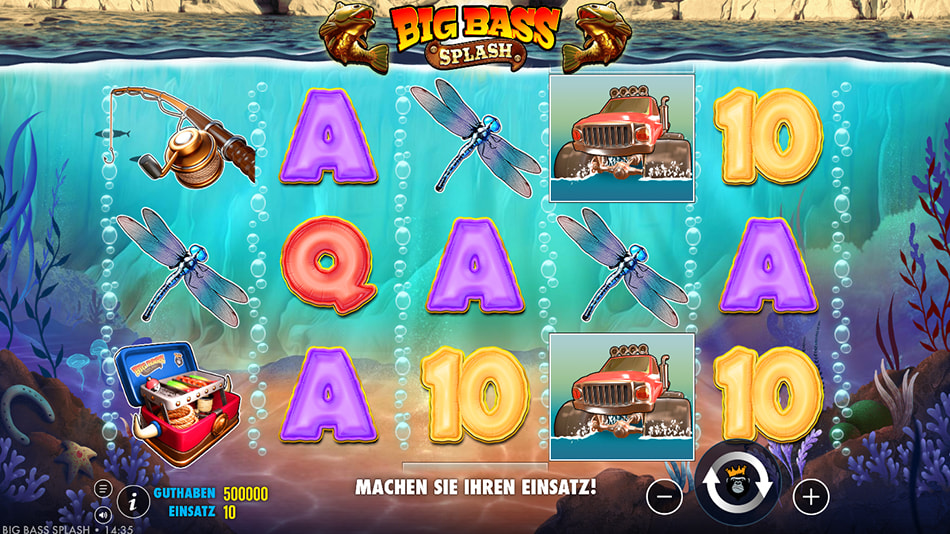
Task: Decrease the bet with the minus button
Action: [x=664, y=494]
